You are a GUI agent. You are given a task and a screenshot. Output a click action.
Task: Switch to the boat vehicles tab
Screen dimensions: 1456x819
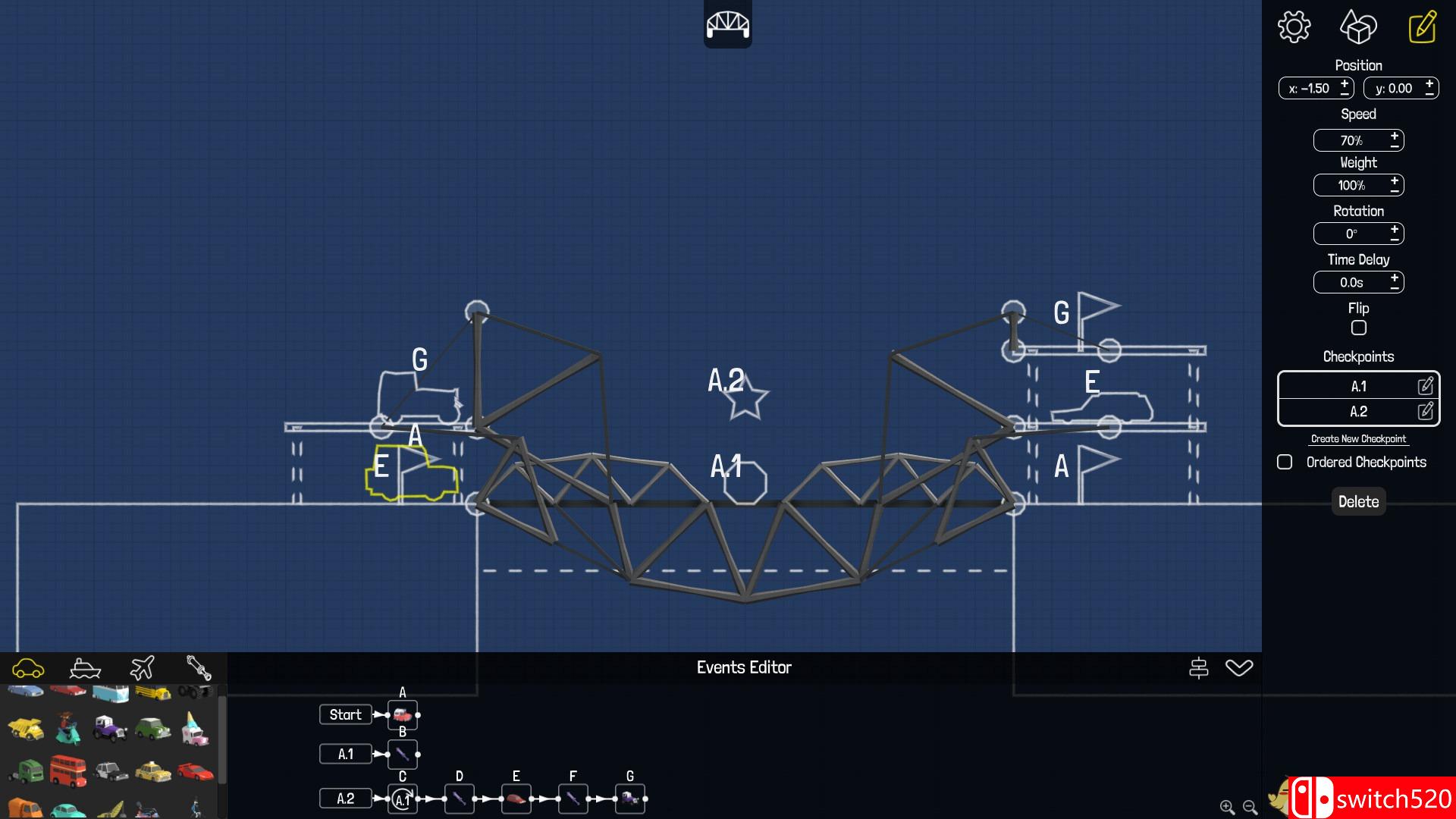85,668
